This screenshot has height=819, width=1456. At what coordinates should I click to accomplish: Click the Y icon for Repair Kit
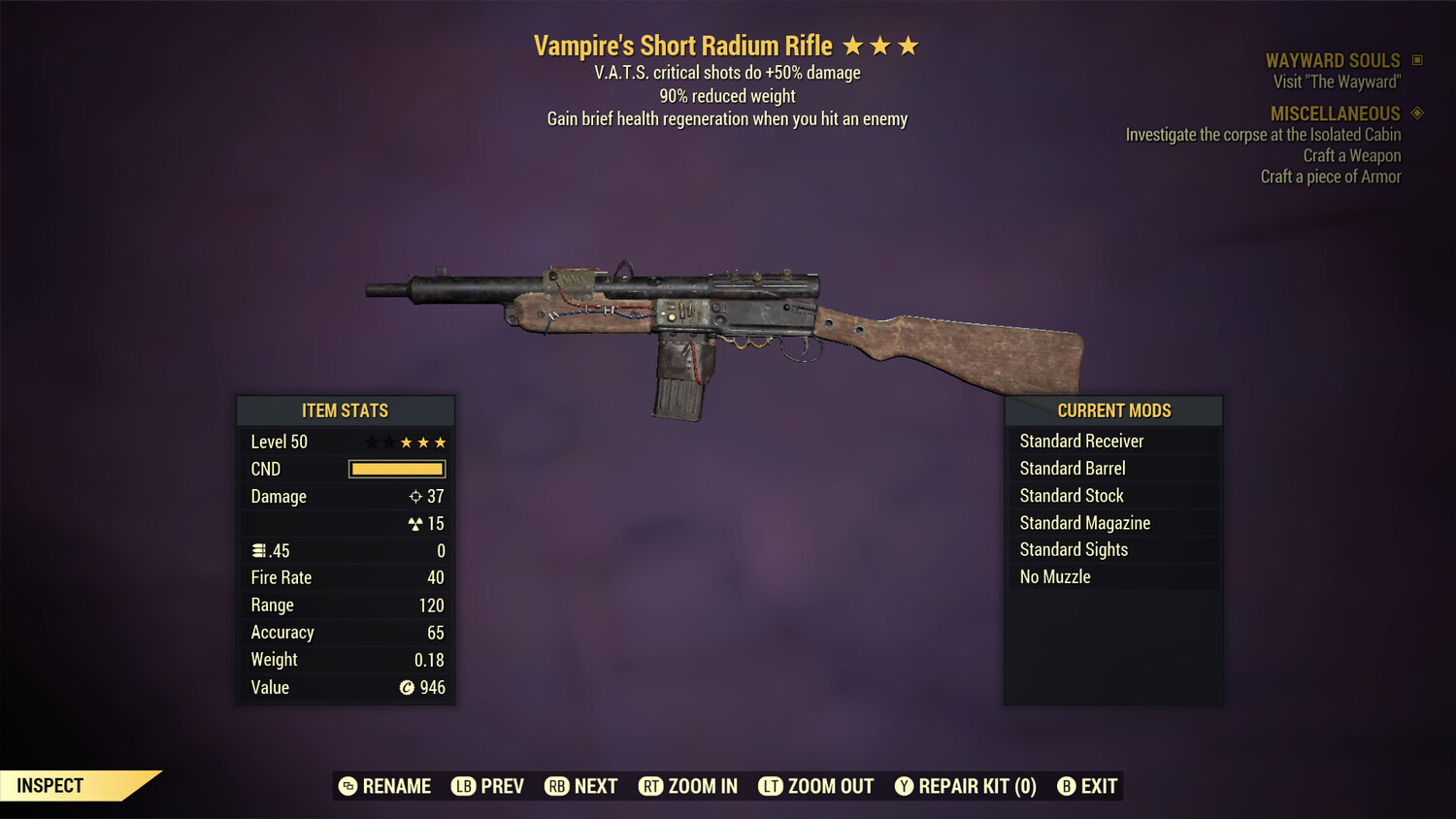pyautogui.click(x=903, y=786)
